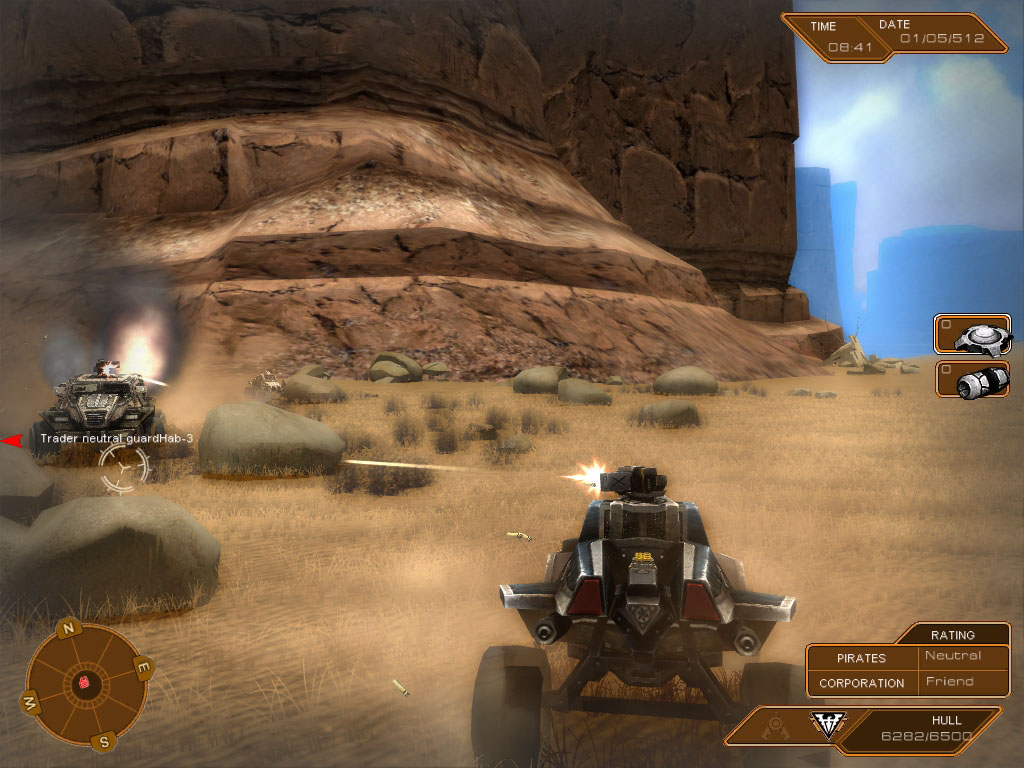Click the triangular faction emblem icon
This screenshot has height=768, width=1024.
point(826,725)
